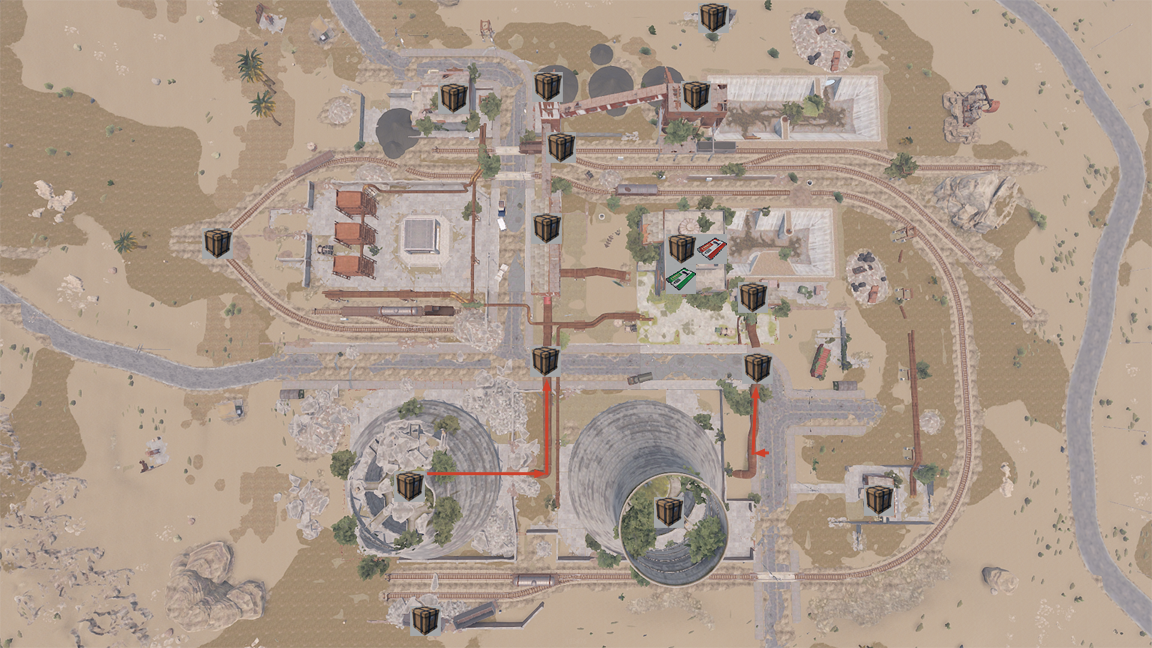Click the red keycard map marker
Image resolution: width=1152 pixels, height=648 pixels.
click(711, 250)
